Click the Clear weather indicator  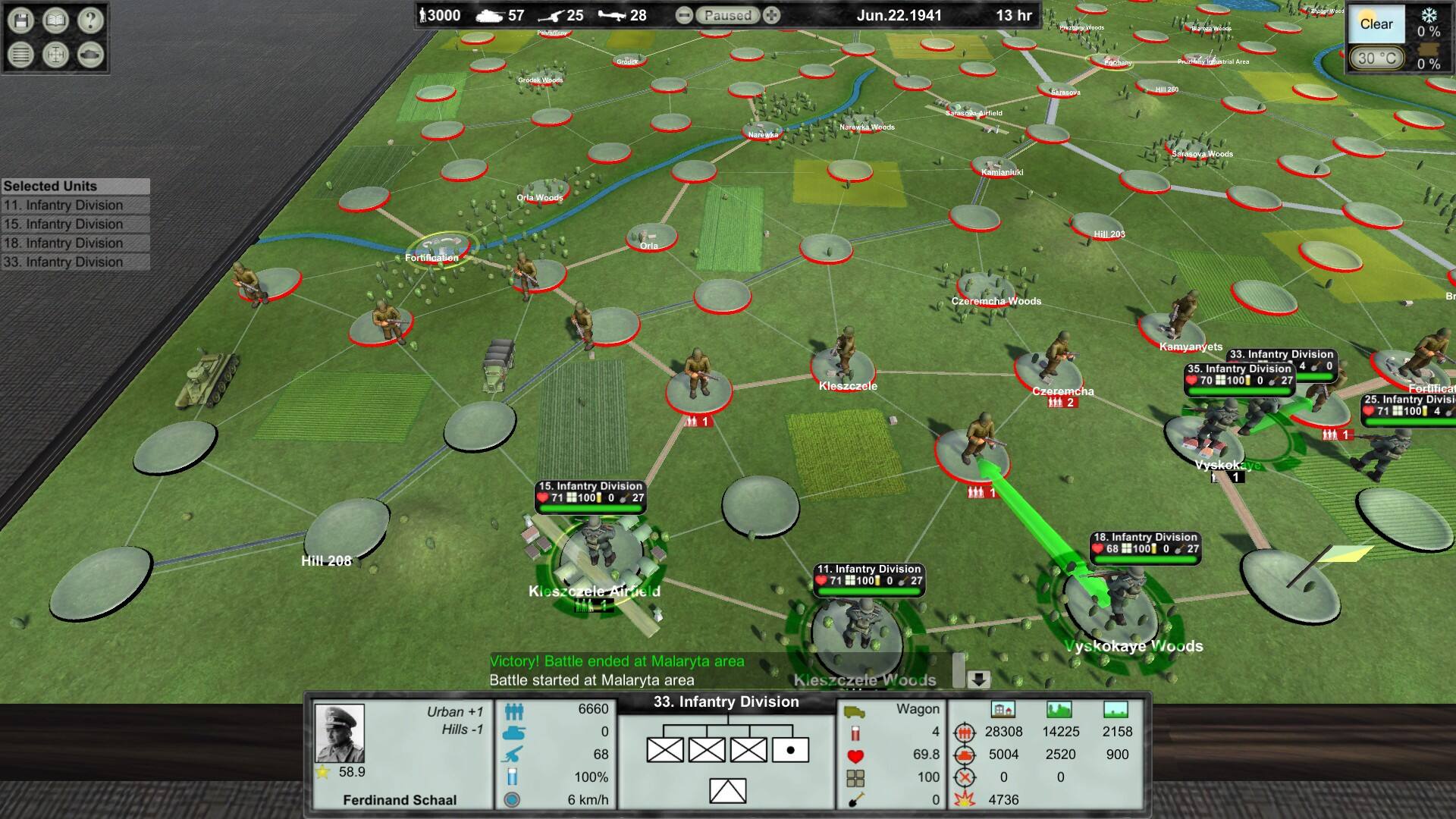(x=1376, y=24)
